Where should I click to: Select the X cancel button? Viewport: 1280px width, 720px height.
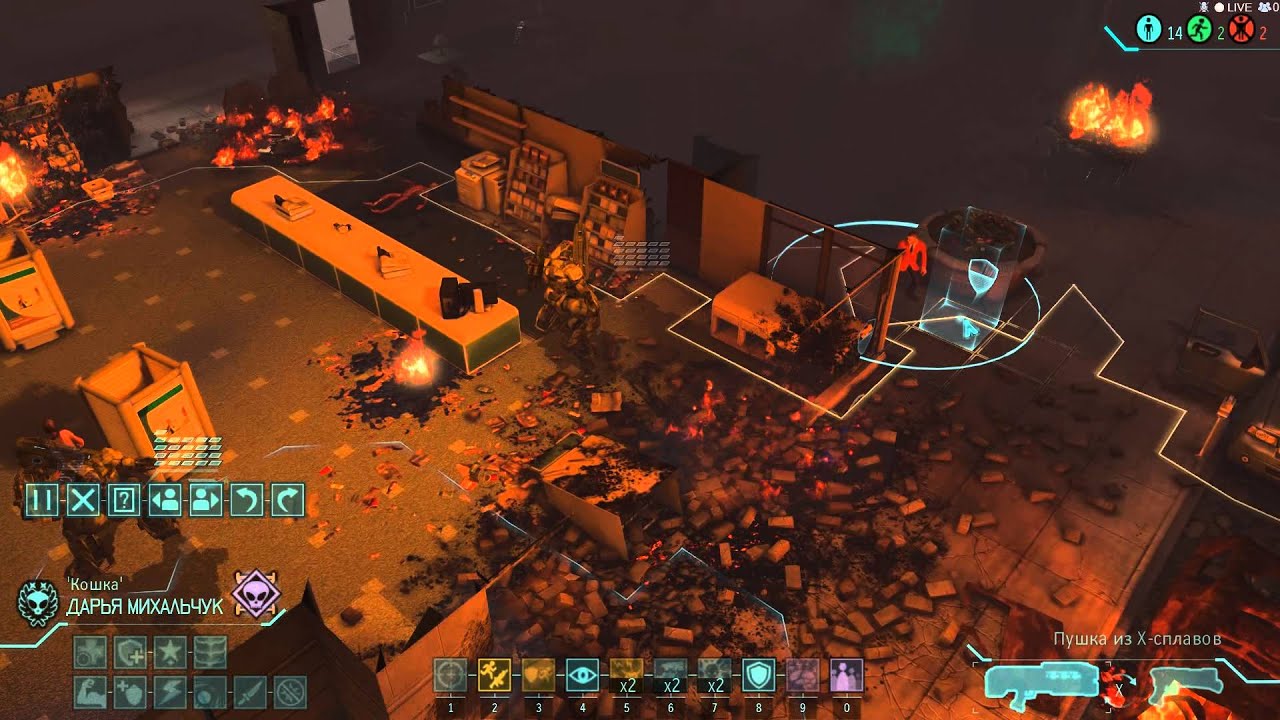tap(82, 498)
